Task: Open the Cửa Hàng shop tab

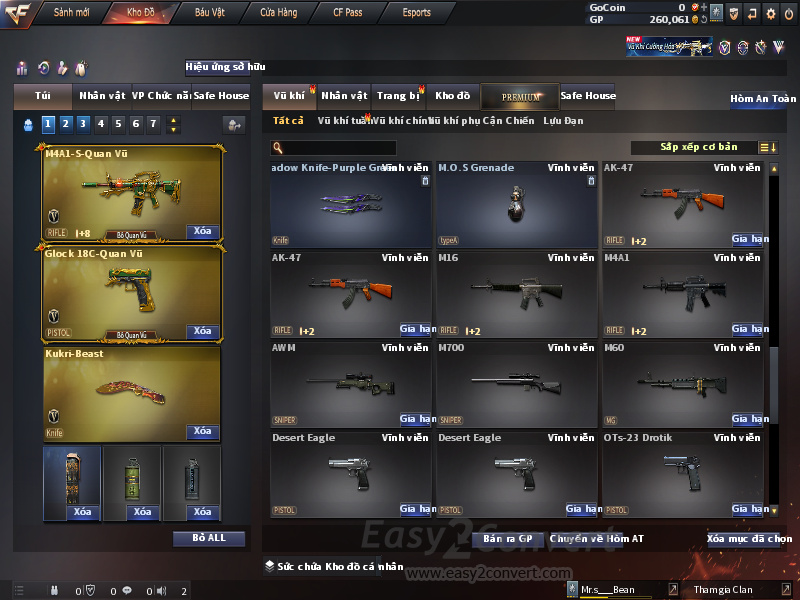Action: [279, 13]
